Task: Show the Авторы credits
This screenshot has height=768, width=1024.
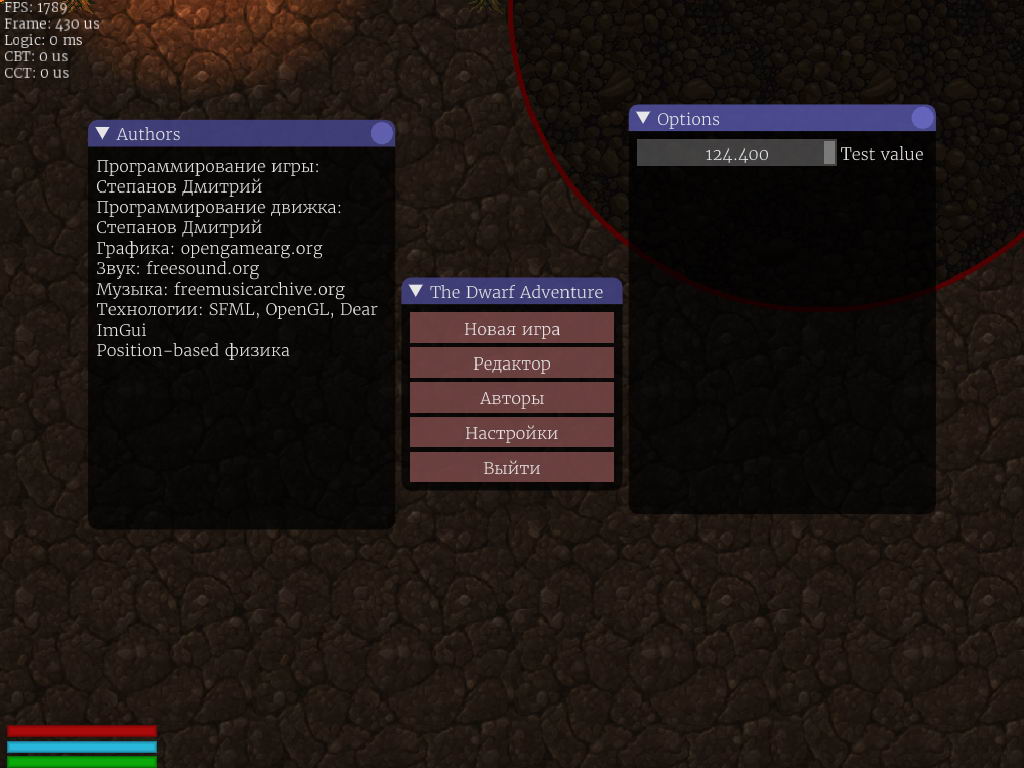Action: [511, 398]
